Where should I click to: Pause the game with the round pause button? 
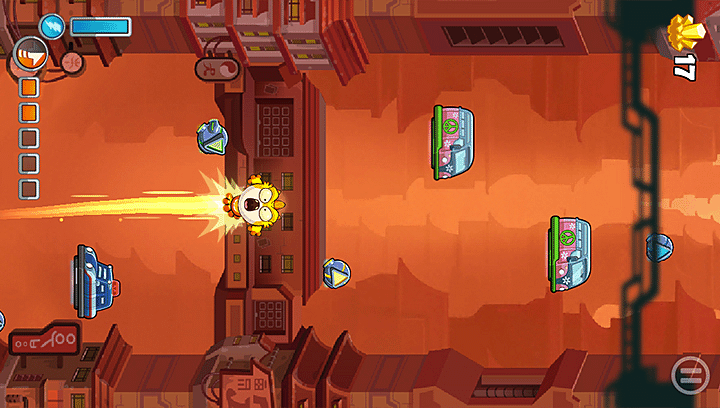[687, 375]
